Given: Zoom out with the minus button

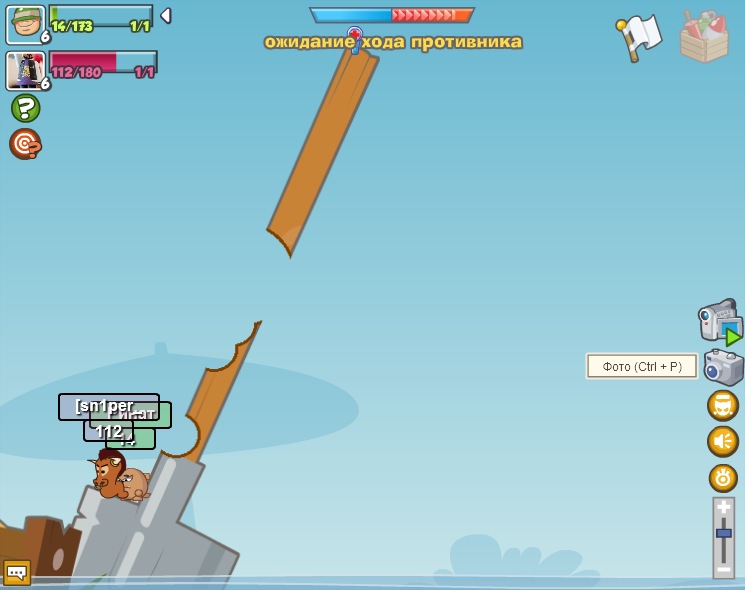Looking at the screenshot, I should pos(724,569).
